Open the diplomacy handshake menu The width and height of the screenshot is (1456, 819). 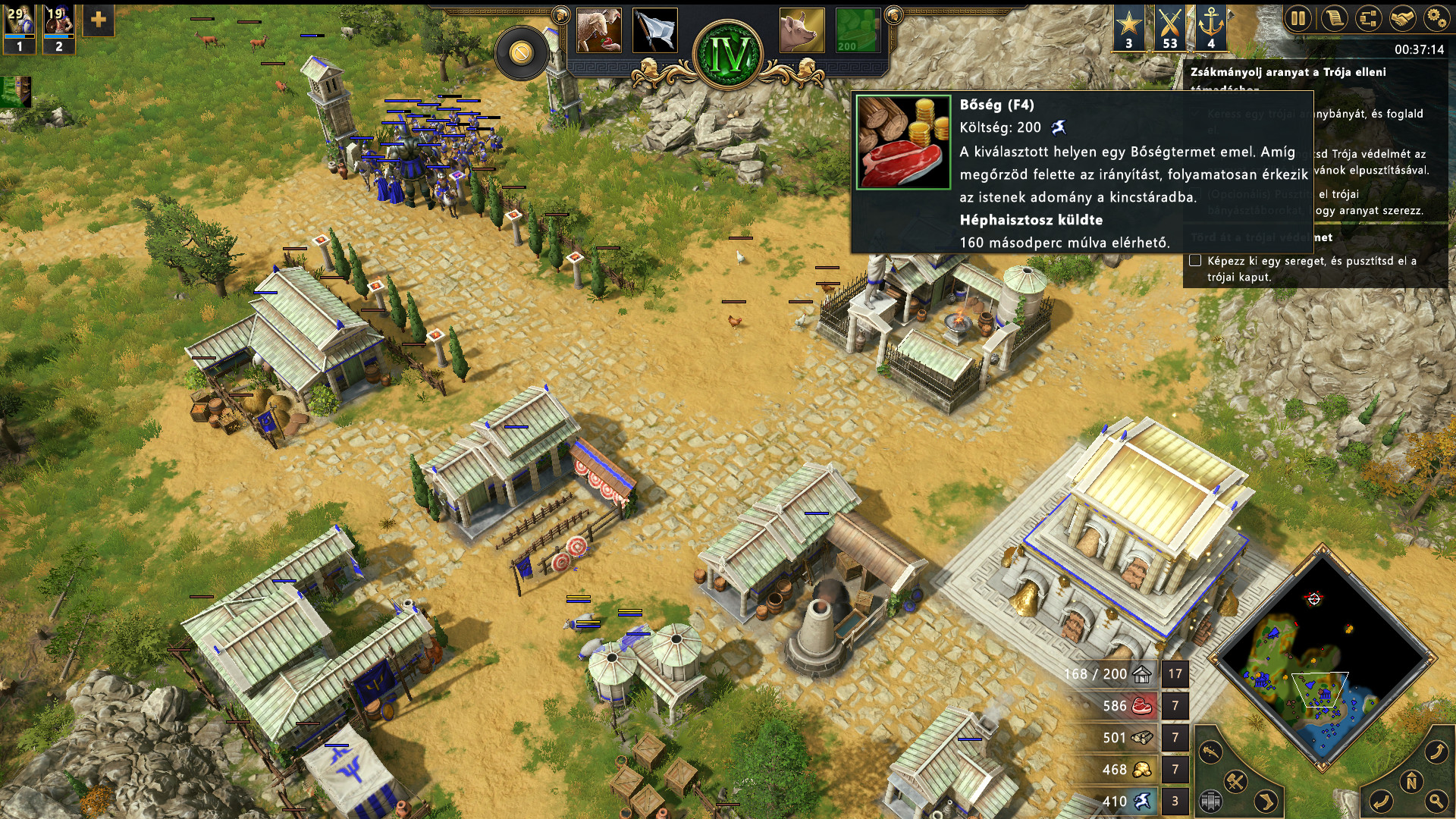1403,18
